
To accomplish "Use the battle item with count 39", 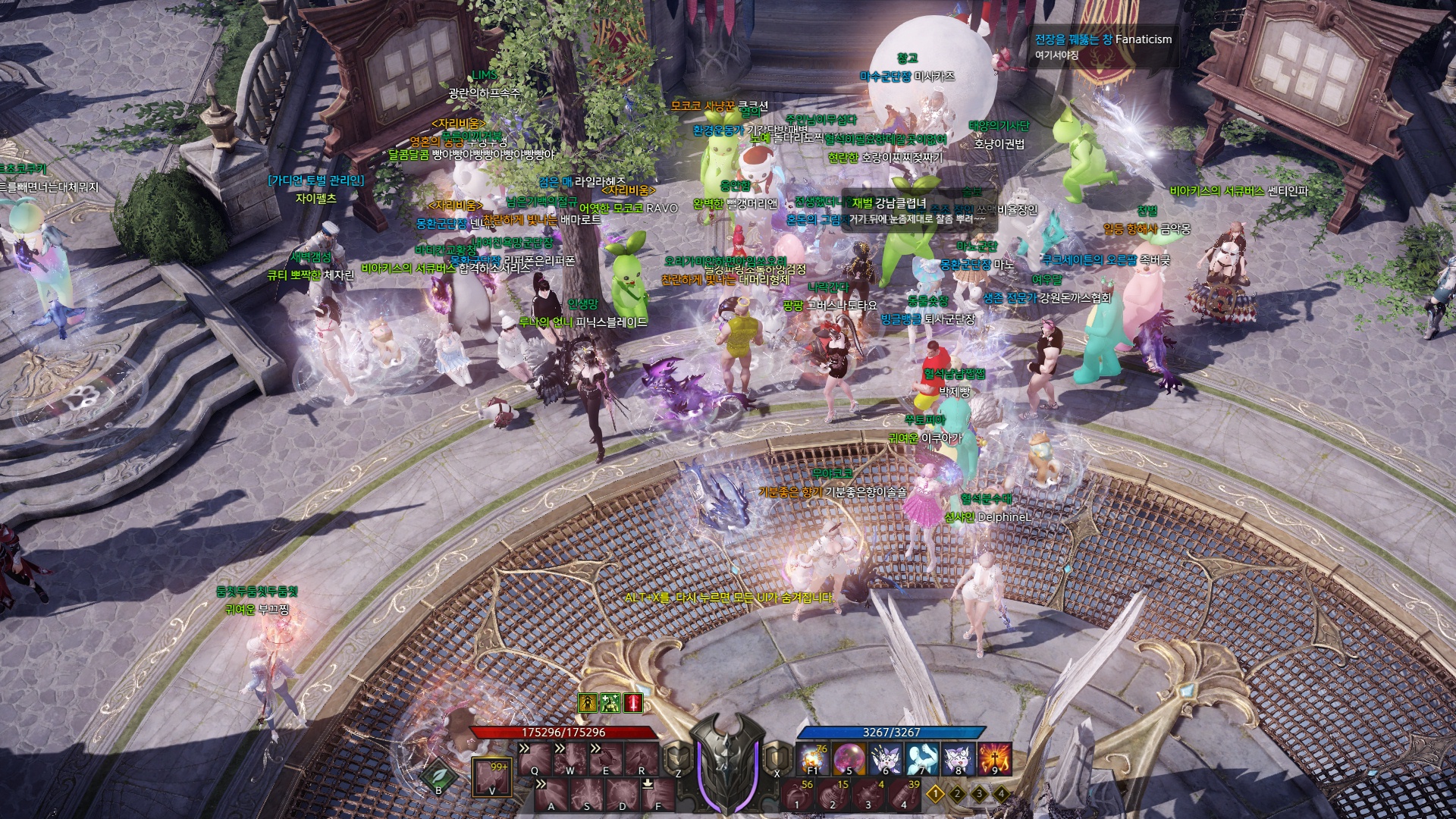I will [x=904, y=795].
